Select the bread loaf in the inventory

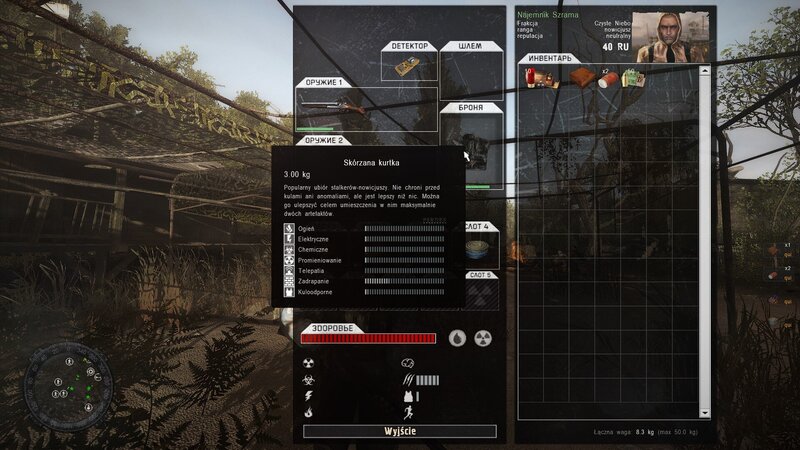pyautogui.click(x=579, y=78)
